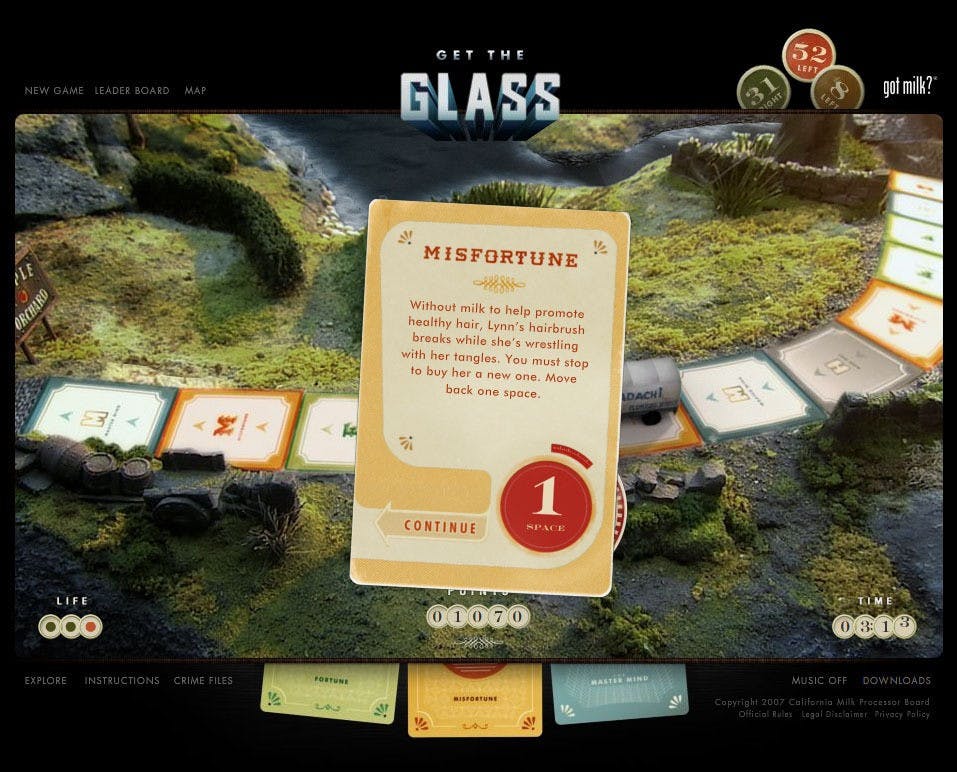The height and width of the screenshot is (772, 957).
Task: Open the Downloads page
Action: 896,681
